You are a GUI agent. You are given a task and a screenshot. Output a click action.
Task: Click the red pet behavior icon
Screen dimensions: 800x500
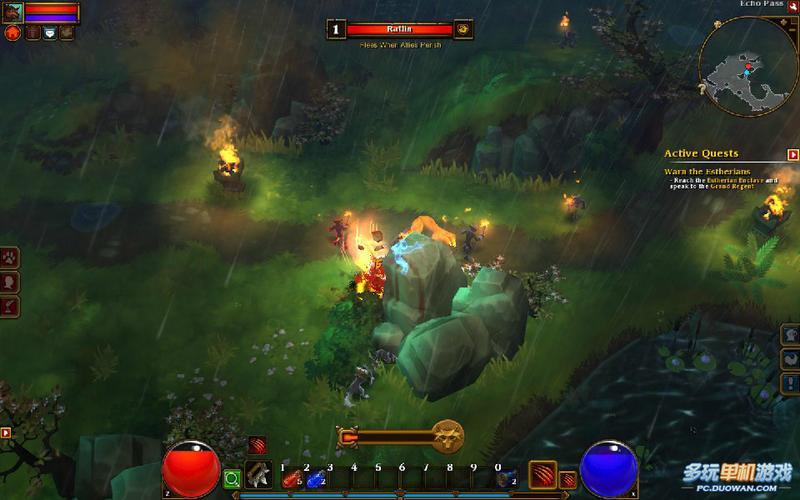point(13,33)
